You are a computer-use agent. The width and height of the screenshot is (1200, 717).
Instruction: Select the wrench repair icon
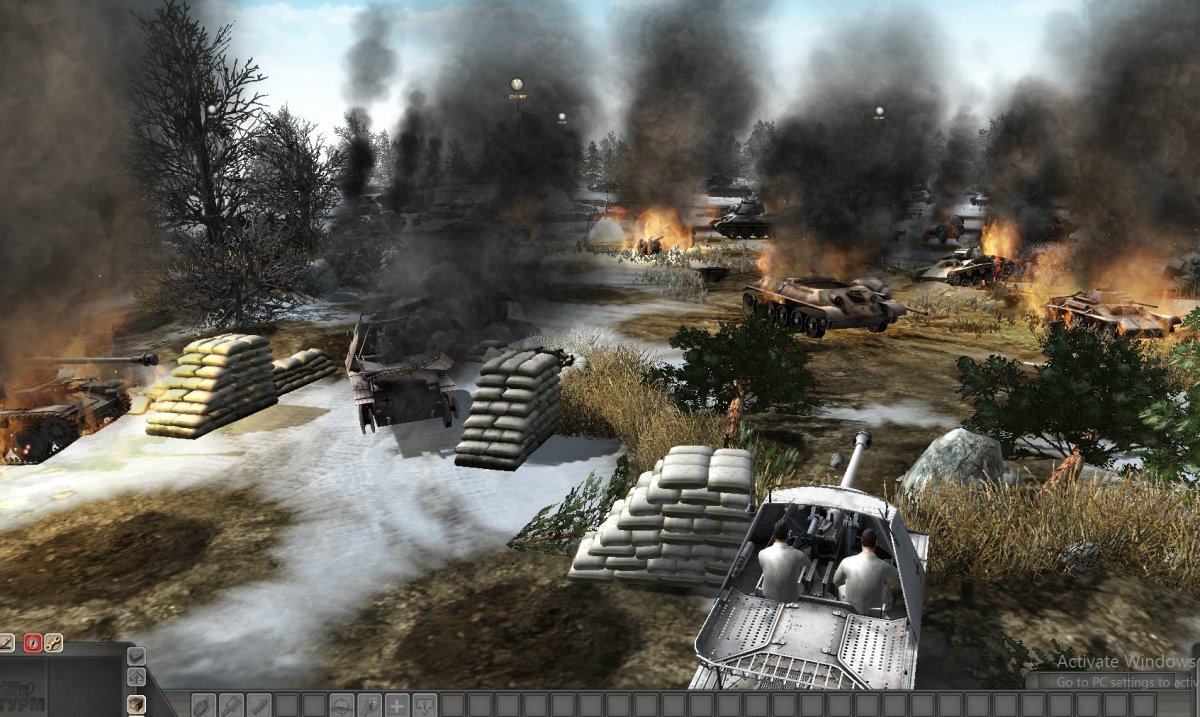coord(53,643)
